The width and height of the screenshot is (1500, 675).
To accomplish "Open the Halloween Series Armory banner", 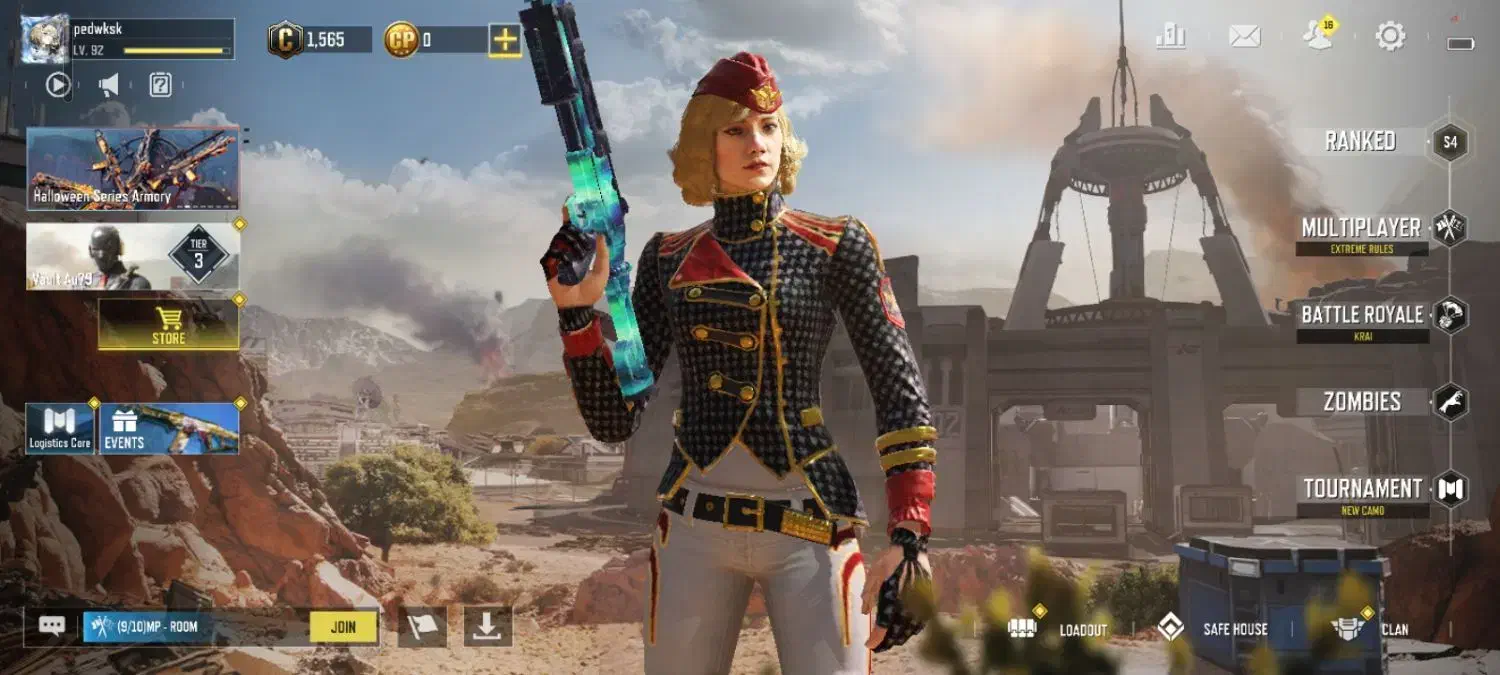I will [133, 168].
